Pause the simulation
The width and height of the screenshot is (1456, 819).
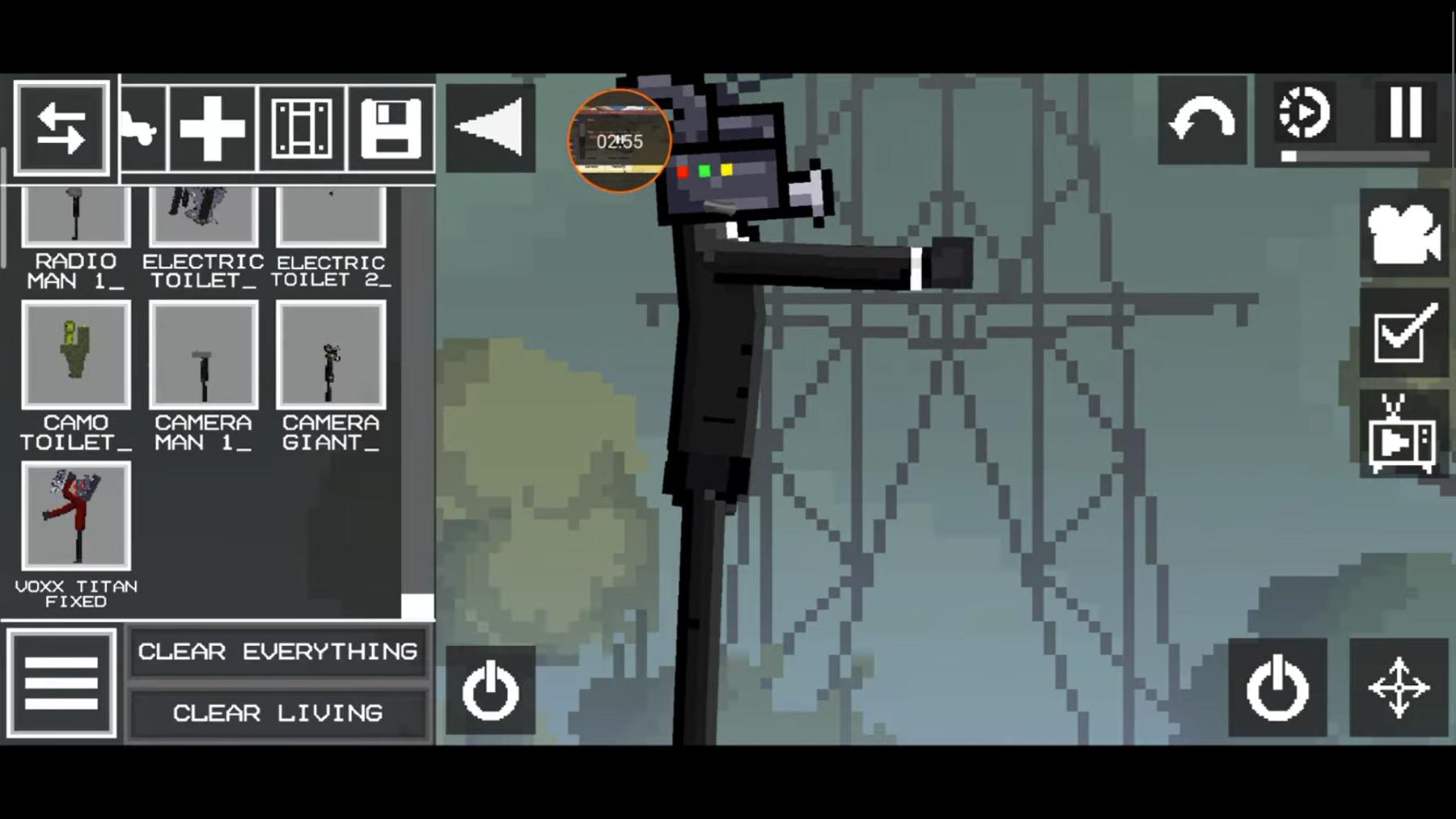[x=1406, y=113]
